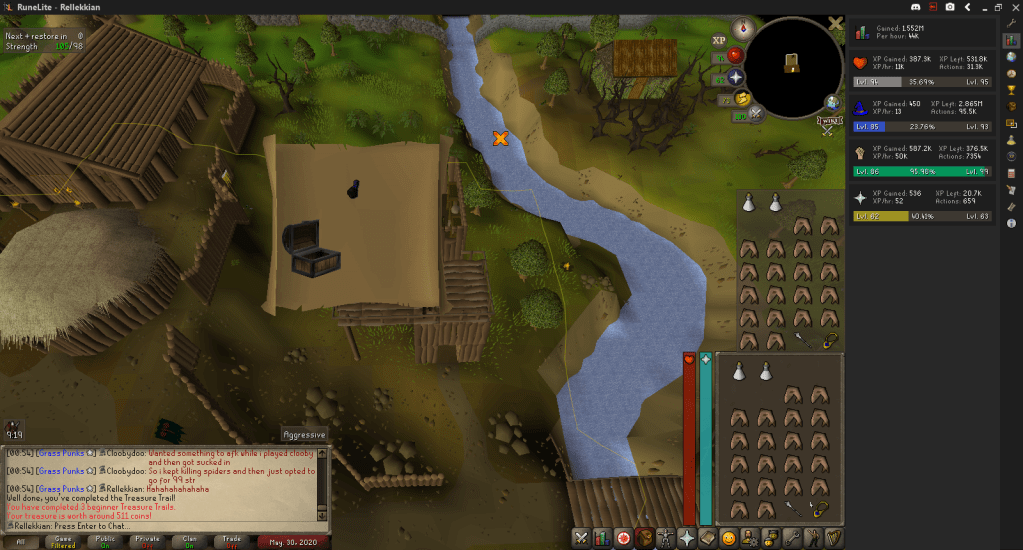Toggle the Clan chat filter tab
Viewport: 1023px width, 550px height.
[x=190, y=541]
